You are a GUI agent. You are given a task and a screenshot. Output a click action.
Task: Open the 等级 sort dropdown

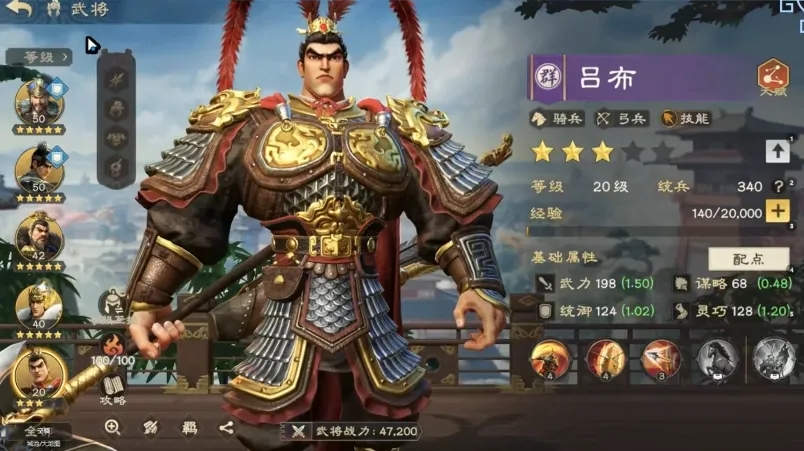tap(38, 57)
